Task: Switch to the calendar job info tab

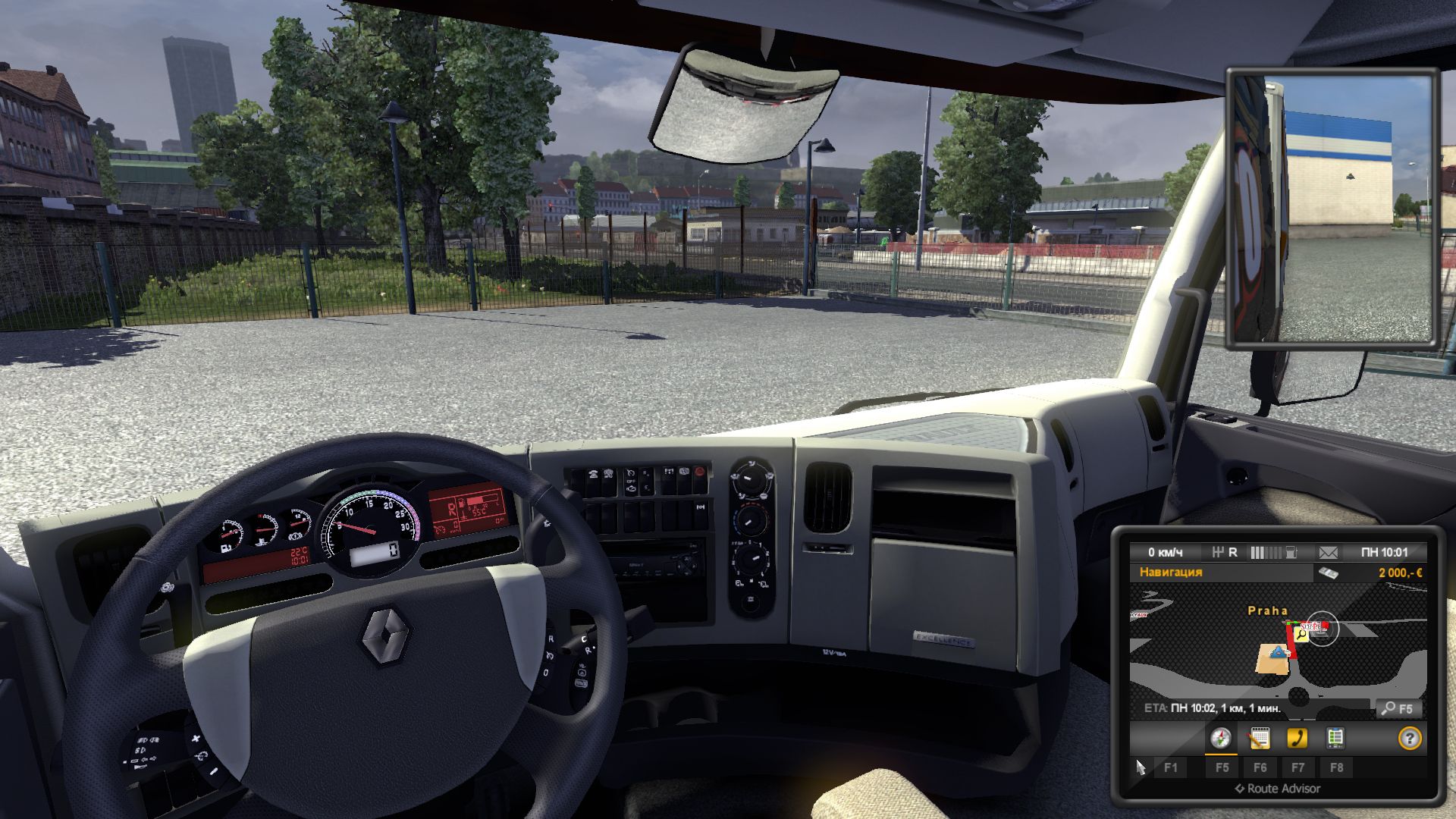Action: (1260, 738)
